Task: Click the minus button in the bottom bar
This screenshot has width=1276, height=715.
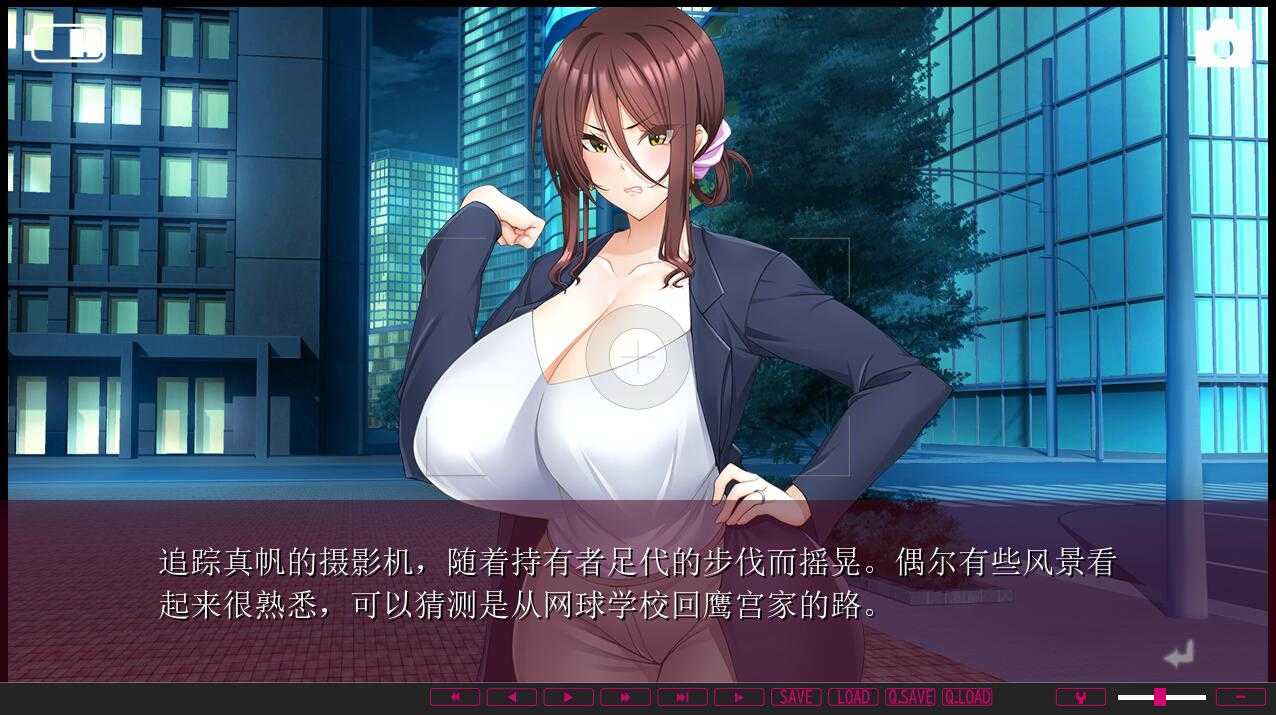Action: tap(1241, 697)
